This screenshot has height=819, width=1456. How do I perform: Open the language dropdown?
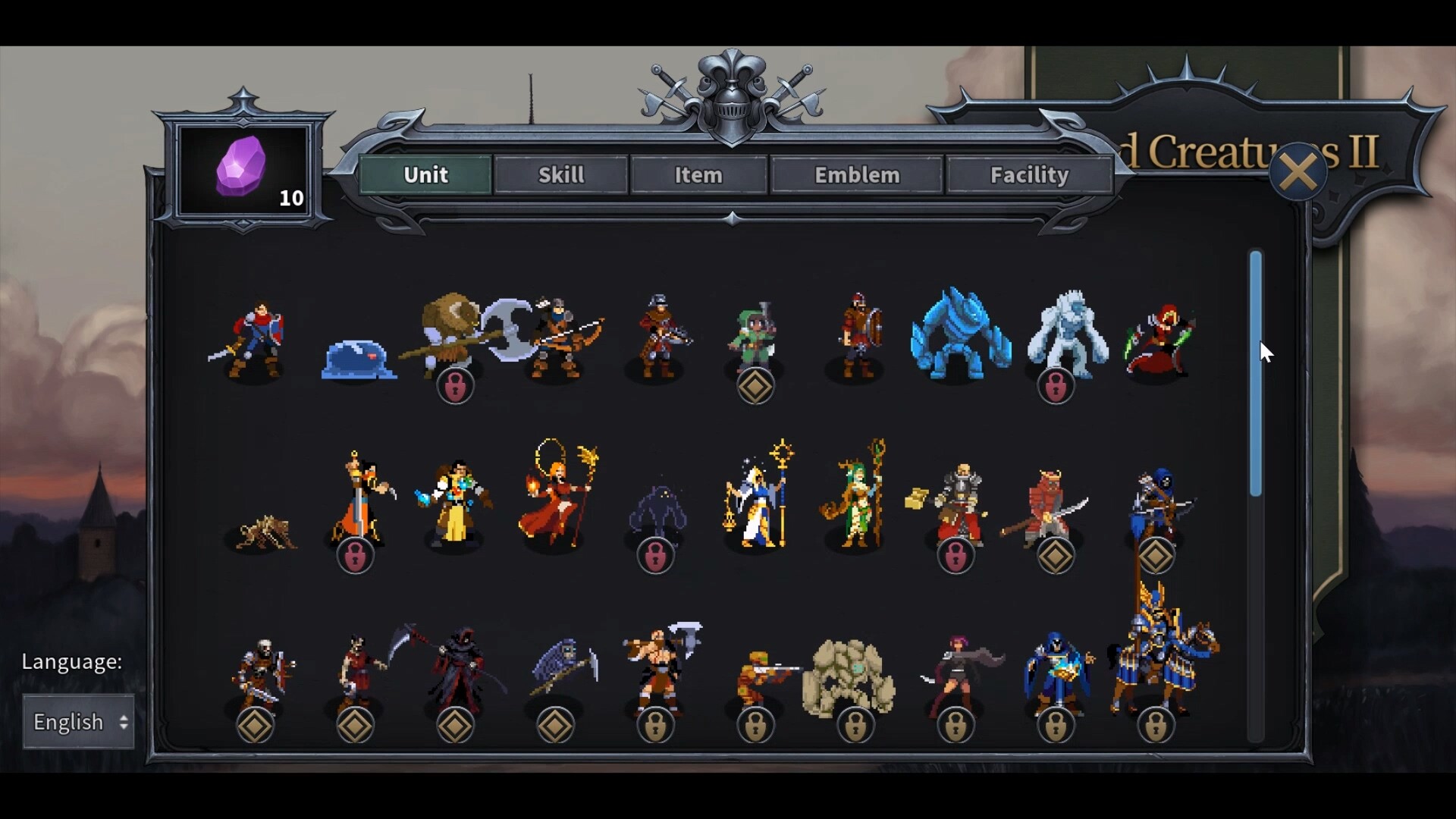(x=77, y=722)
